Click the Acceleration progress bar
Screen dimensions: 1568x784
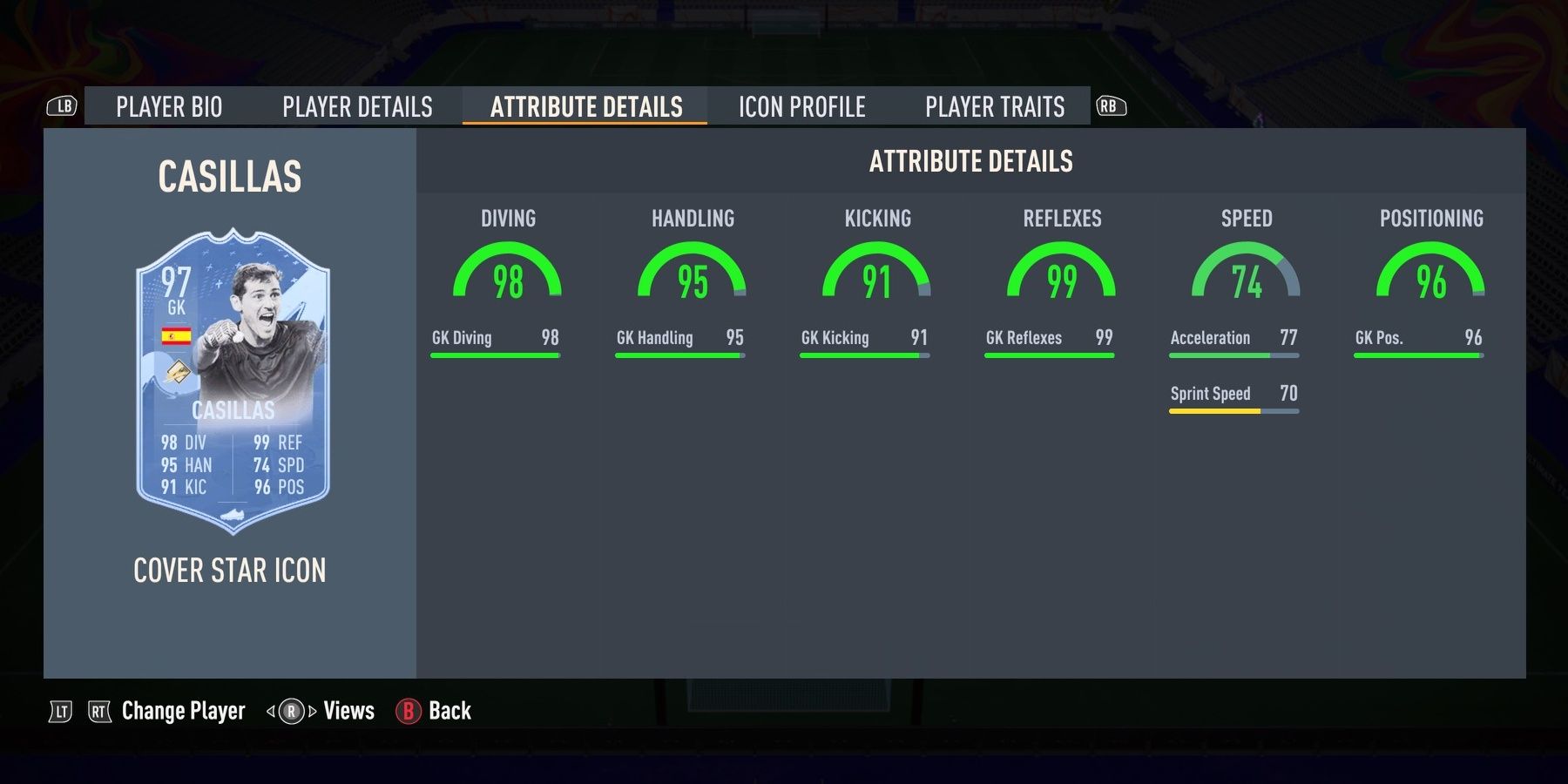(1233, 356)
